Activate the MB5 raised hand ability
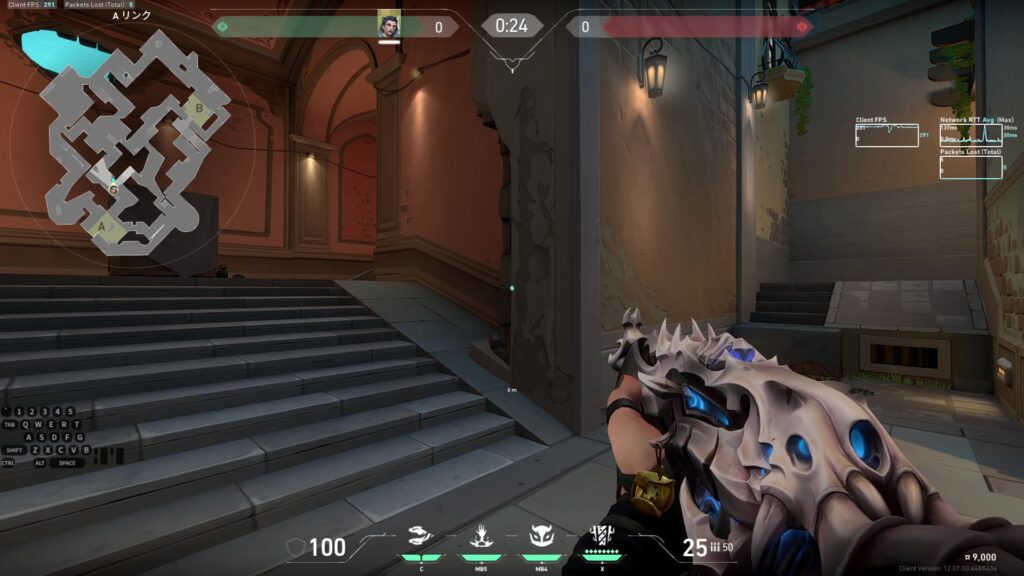1024x576 pixels. click(480, 538)
